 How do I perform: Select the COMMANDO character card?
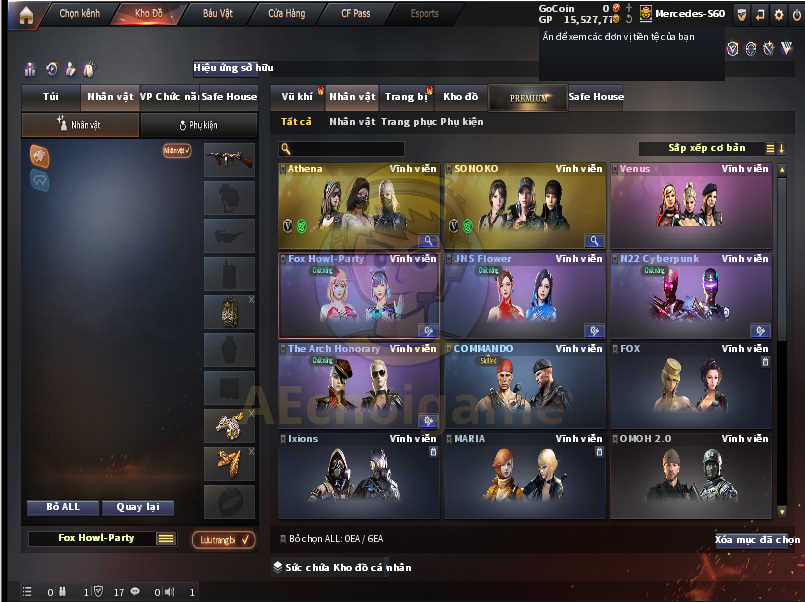point(524,386)
